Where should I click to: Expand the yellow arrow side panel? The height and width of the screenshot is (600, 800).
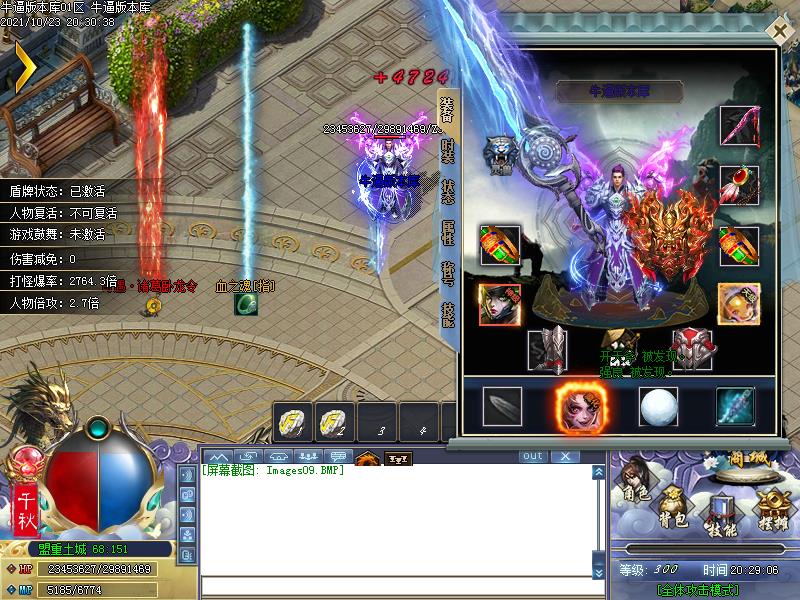[x=22, y=65]
